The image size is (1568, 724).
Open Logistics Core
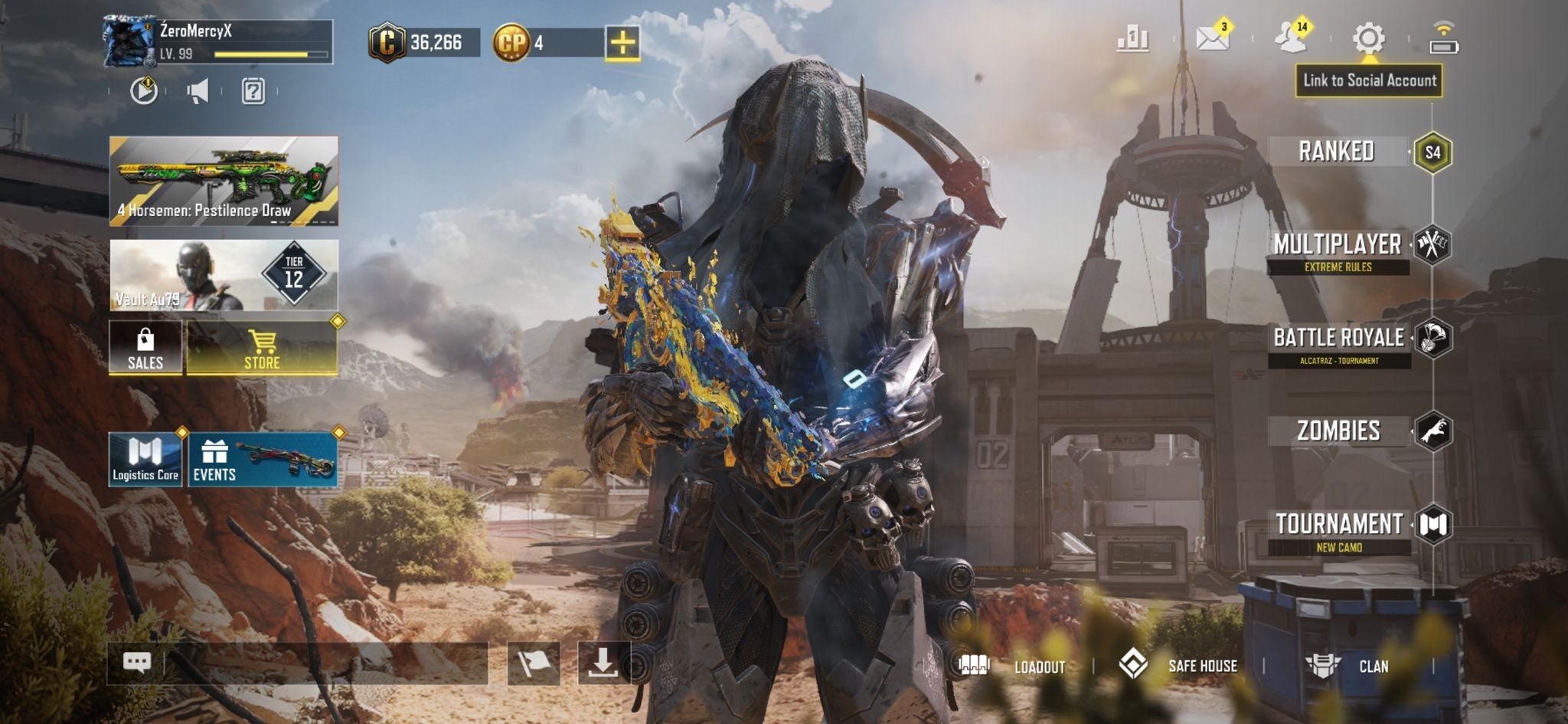pos(145,460)
